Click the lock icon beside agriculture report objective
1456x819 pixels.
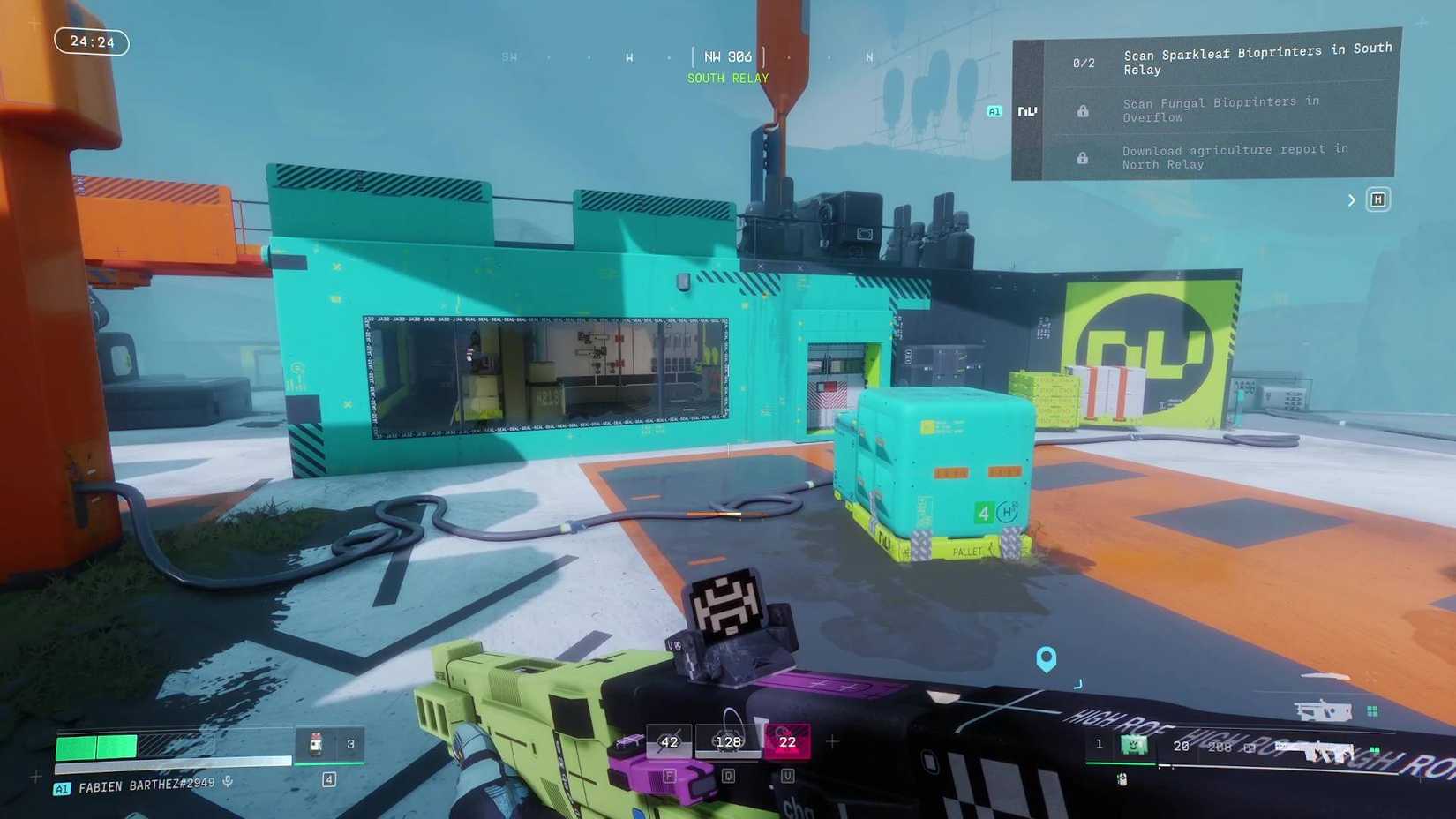click(x=1082, y=158)
